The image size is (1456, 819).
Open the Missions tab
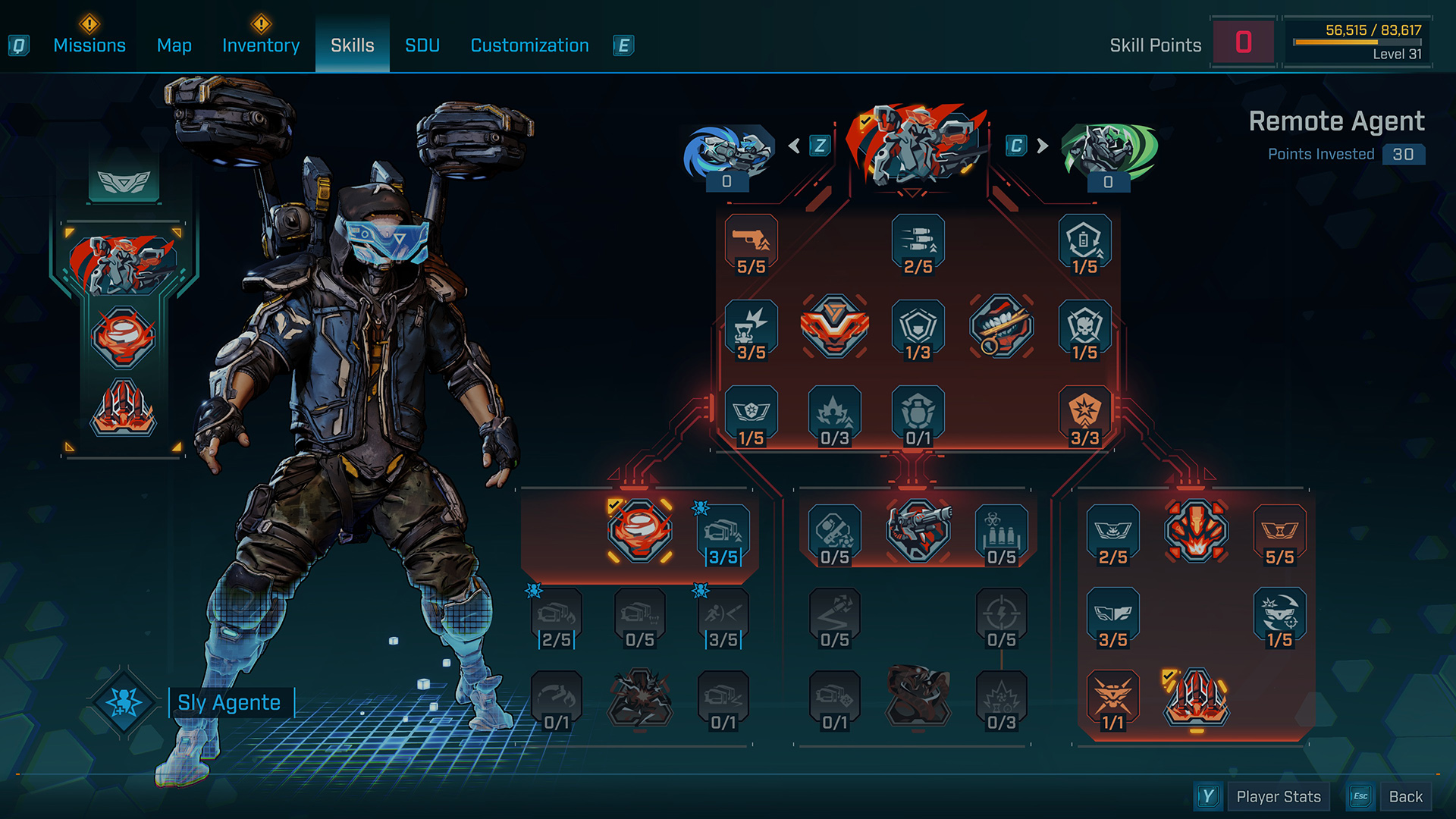[x=89, y=45]
